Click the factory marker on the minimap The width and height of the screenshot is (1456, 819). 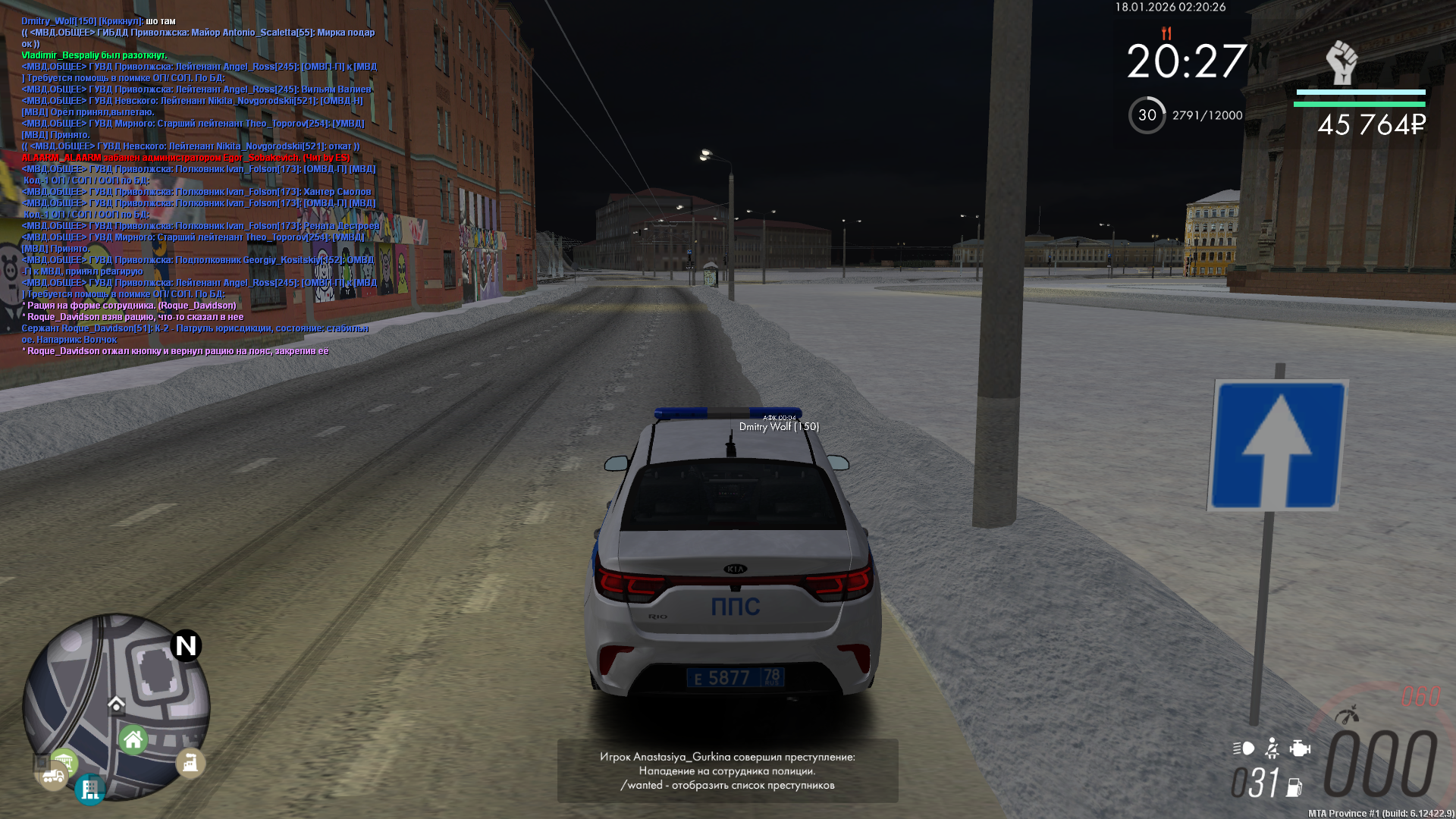[190, 762]
